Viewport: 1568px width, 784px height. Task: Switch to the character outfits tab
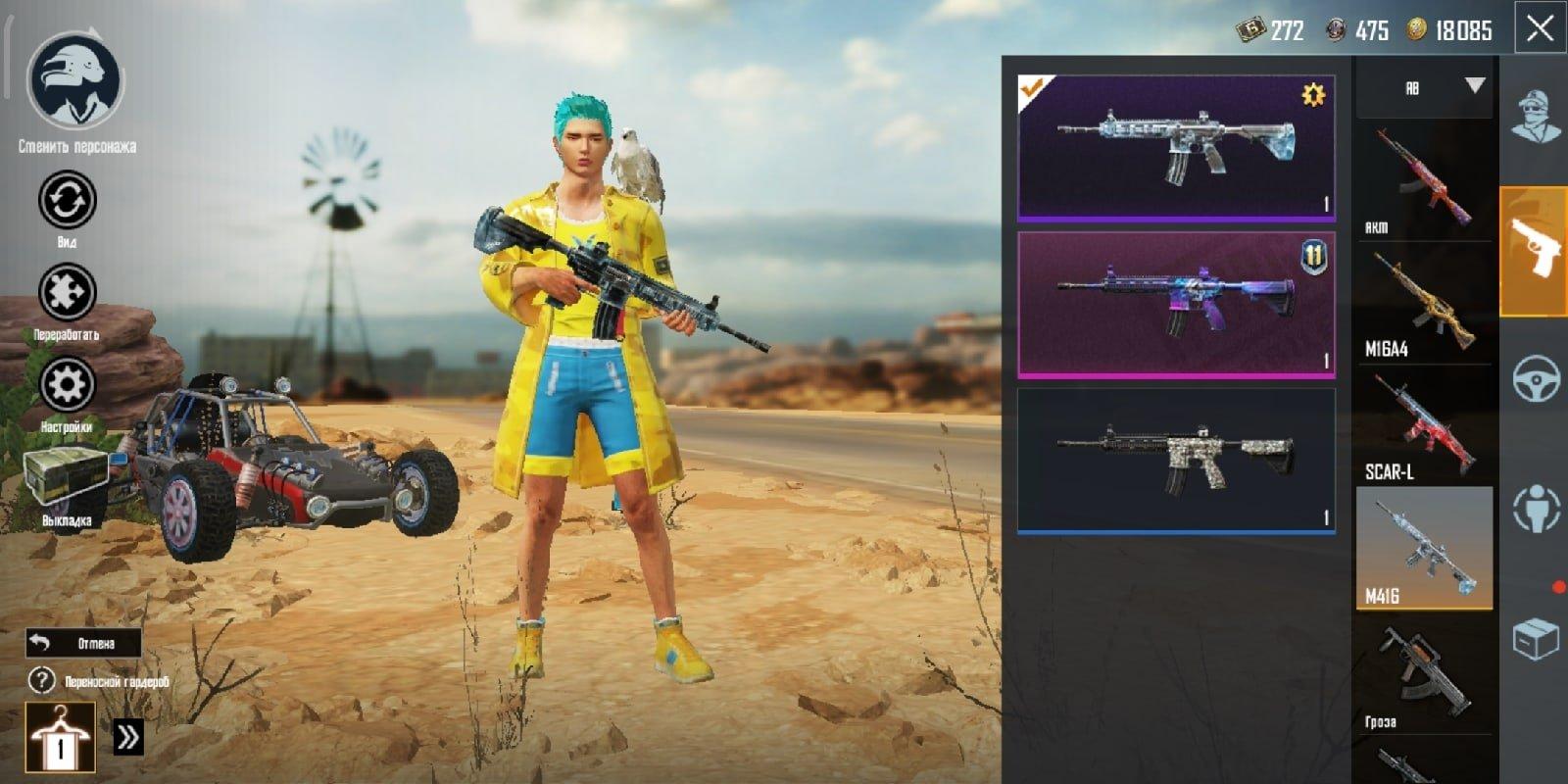(x=1535, y=118)
